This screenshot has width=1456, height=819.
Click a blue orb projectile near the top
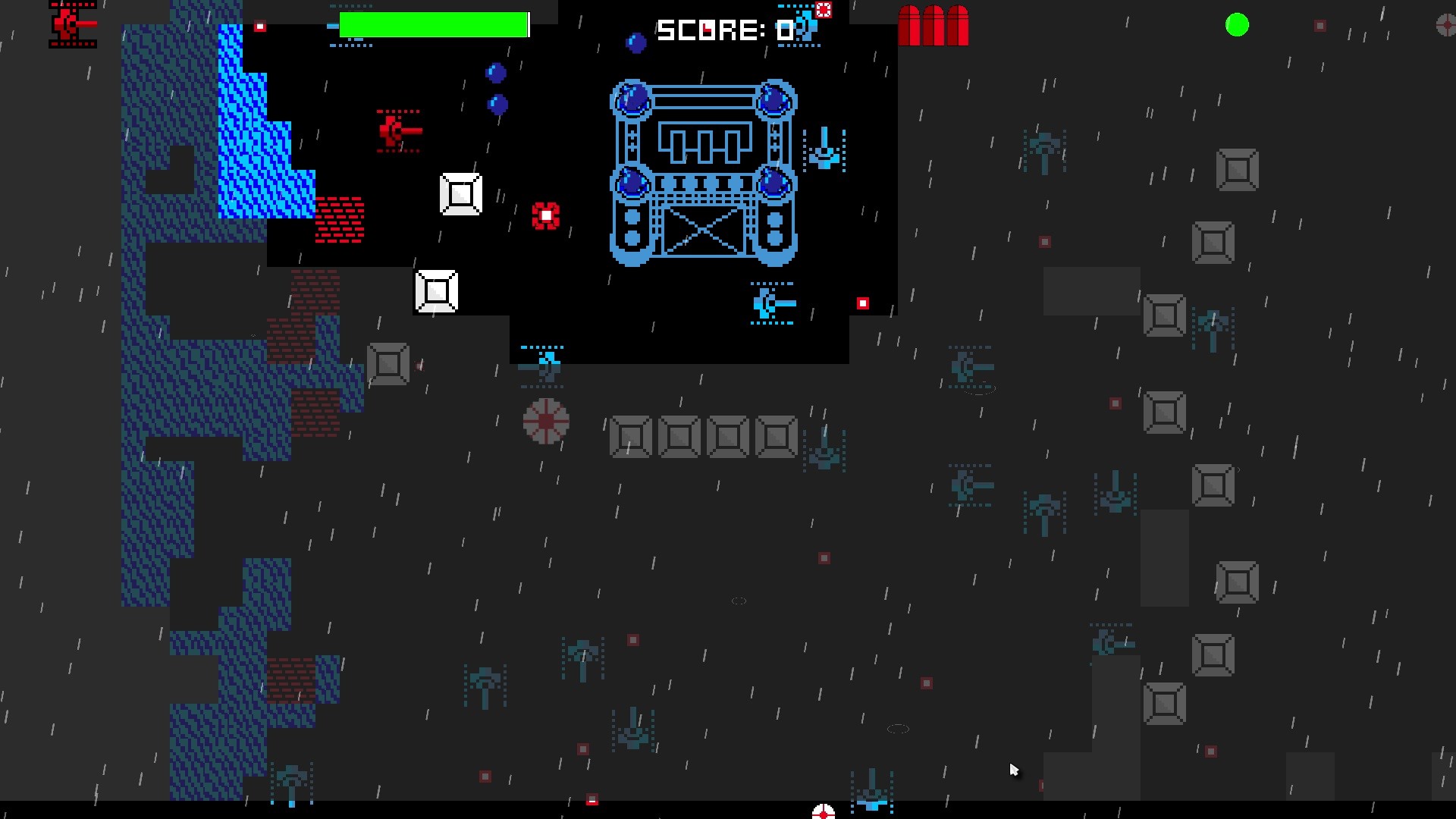497,74
